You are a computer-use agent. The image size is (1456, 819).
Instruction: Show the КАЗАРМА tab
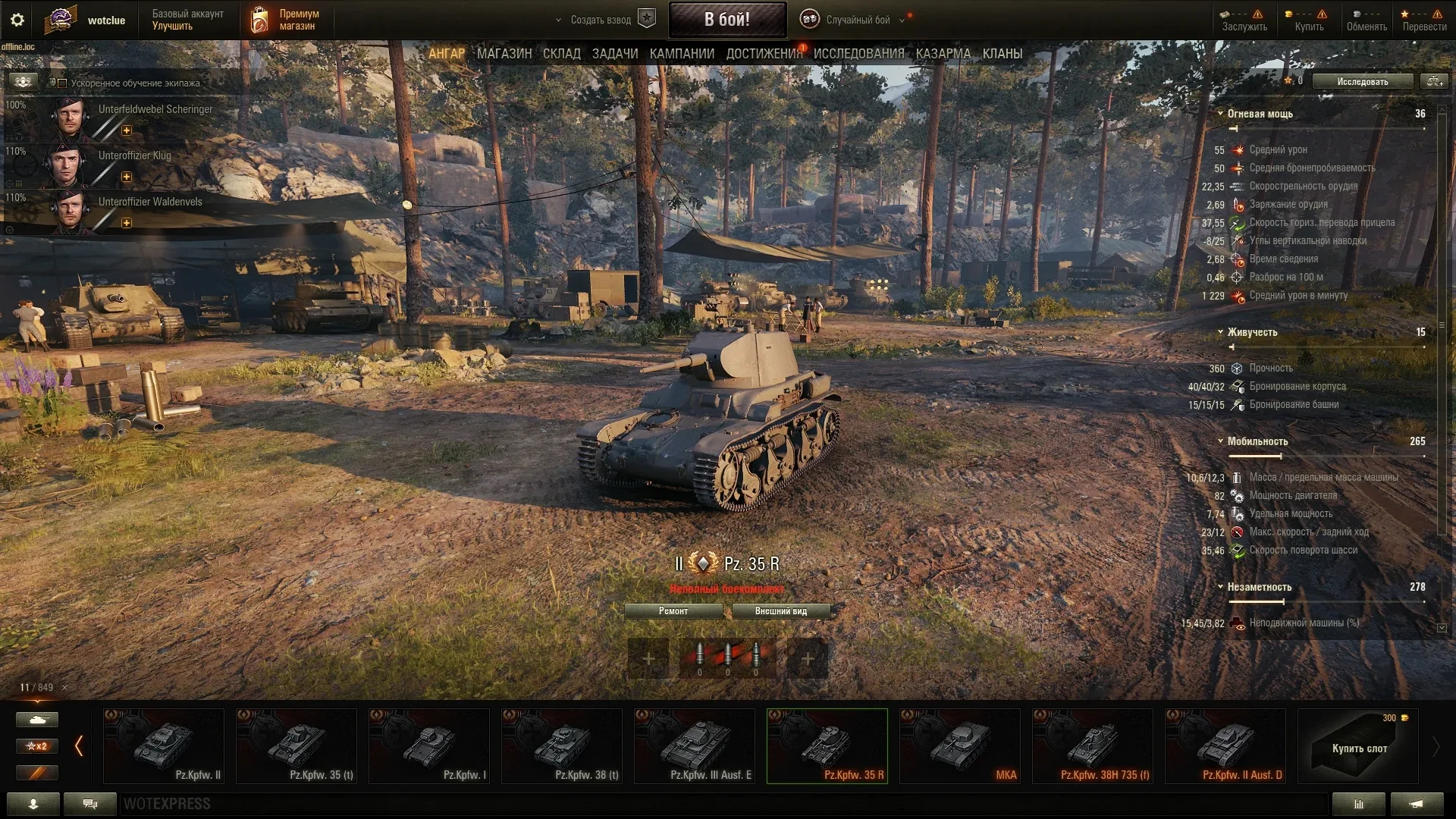tap(943, 54)
